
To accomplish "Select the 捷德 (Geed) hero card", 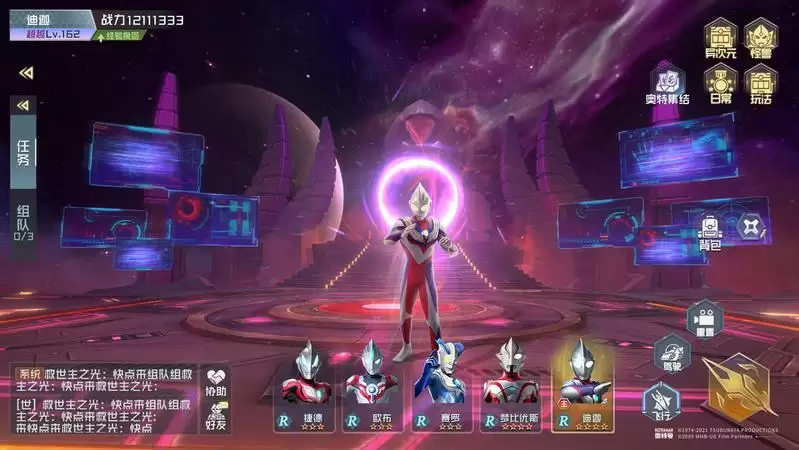I will coord(306,386).
